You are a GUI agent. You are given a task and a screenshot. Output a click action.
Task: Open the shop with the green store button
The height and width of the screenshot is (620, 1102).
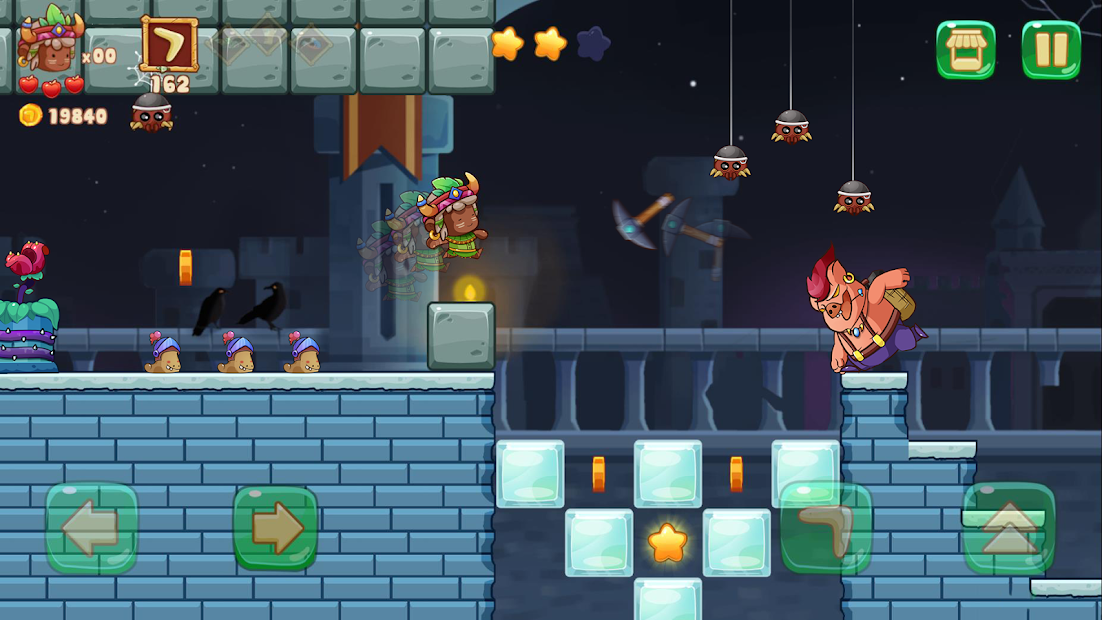pyautogui.click(x=965, y=50)
